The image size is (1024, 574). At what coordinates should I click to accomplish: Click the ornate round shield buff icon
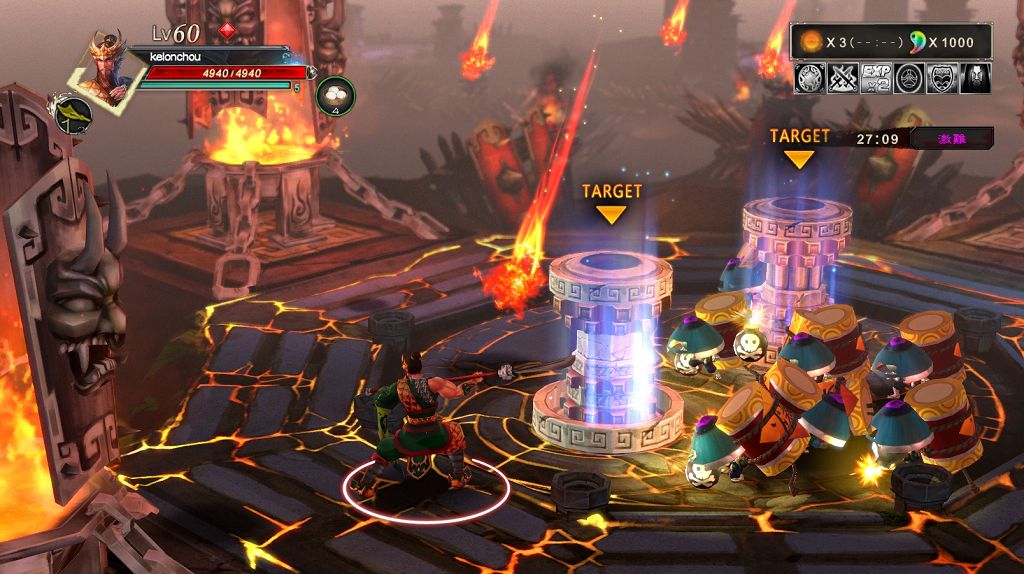tap(810, 78)
